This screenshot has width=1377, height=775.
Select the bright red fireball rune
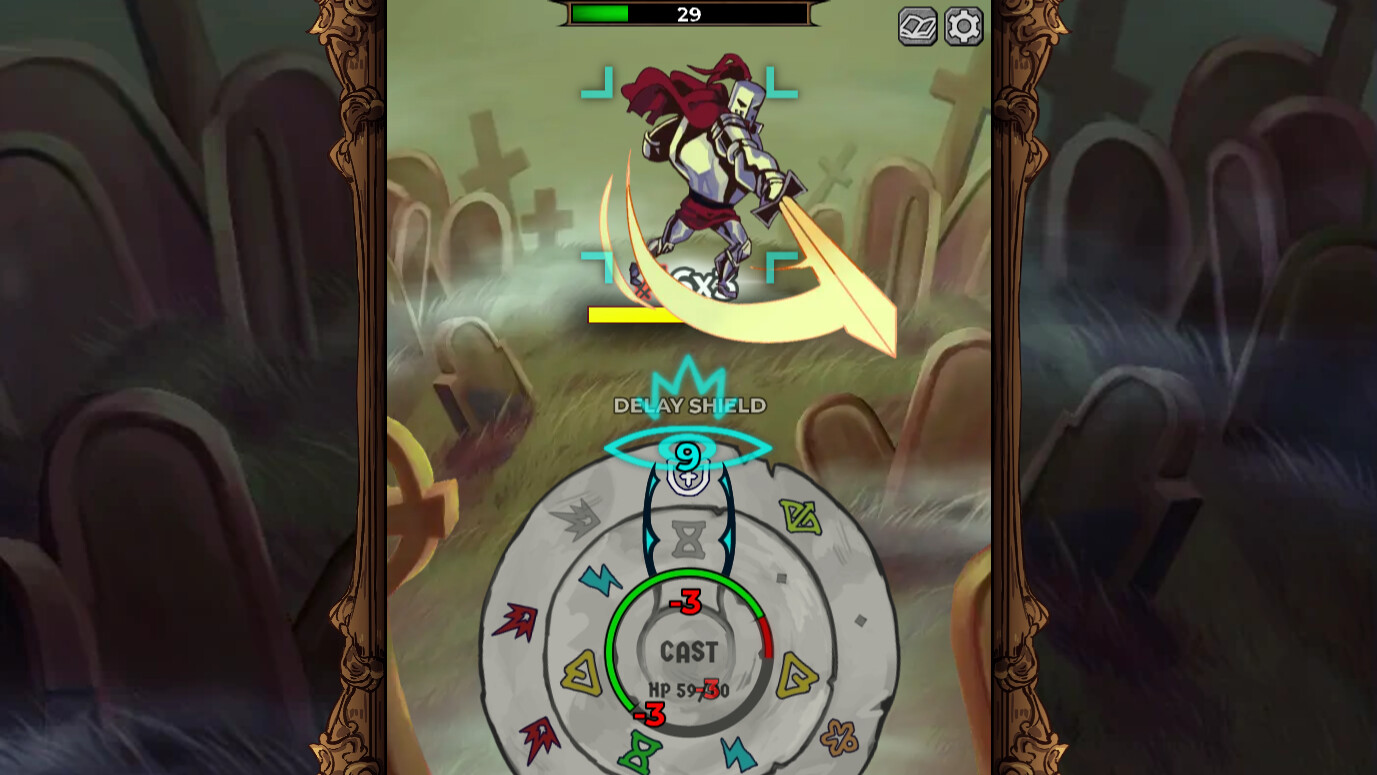point(517,620)
